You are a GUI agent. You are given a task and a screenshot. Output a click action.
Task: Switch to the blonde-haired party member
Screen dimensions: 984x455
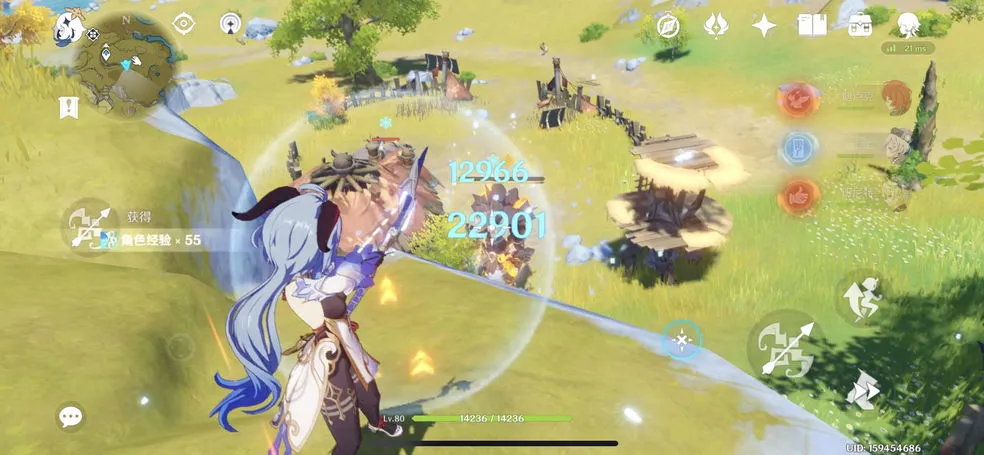[x=897, y=146]
